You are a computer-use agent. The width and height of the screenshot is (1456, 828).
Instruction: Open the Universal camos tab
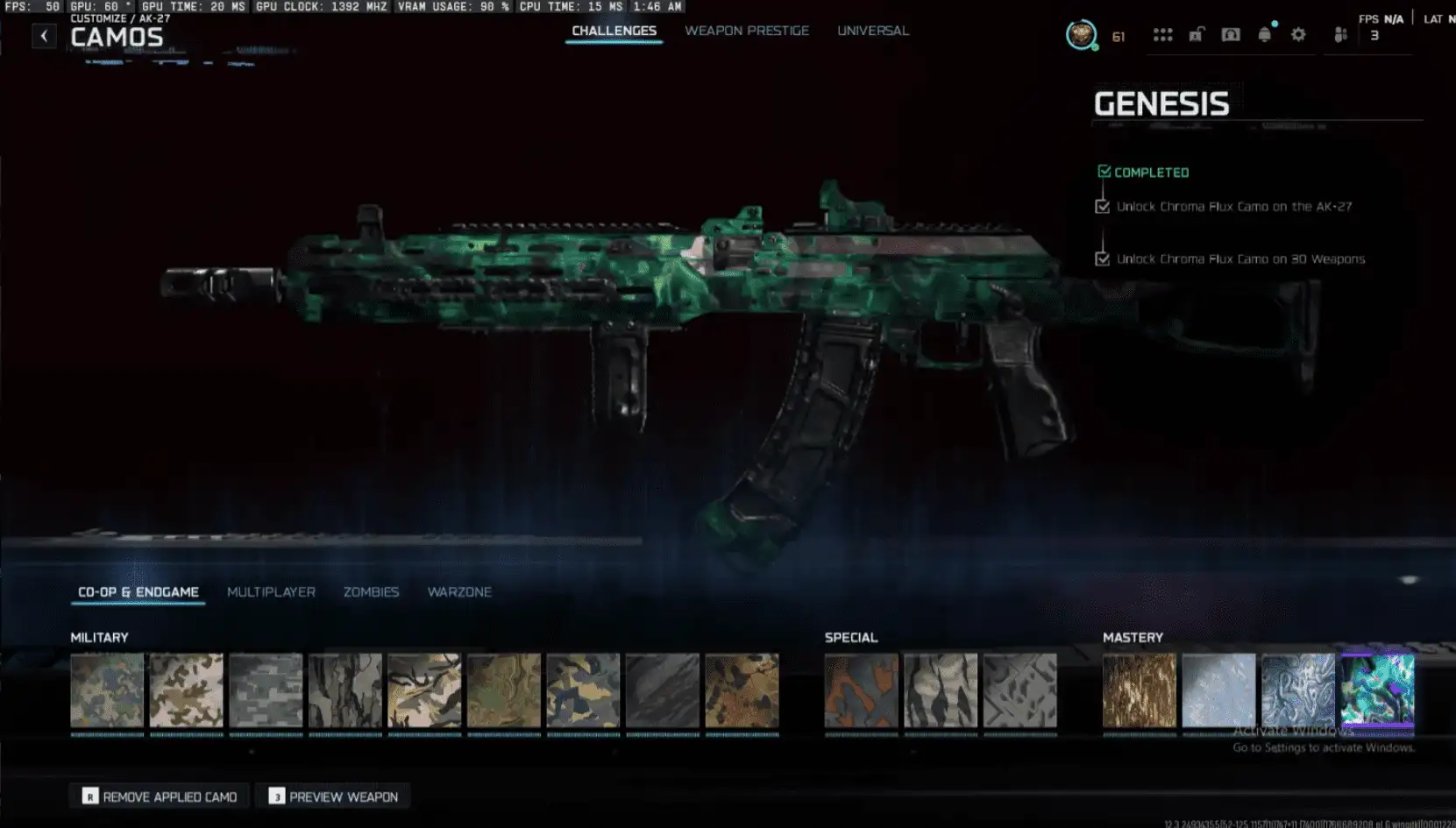pos(872,31)
